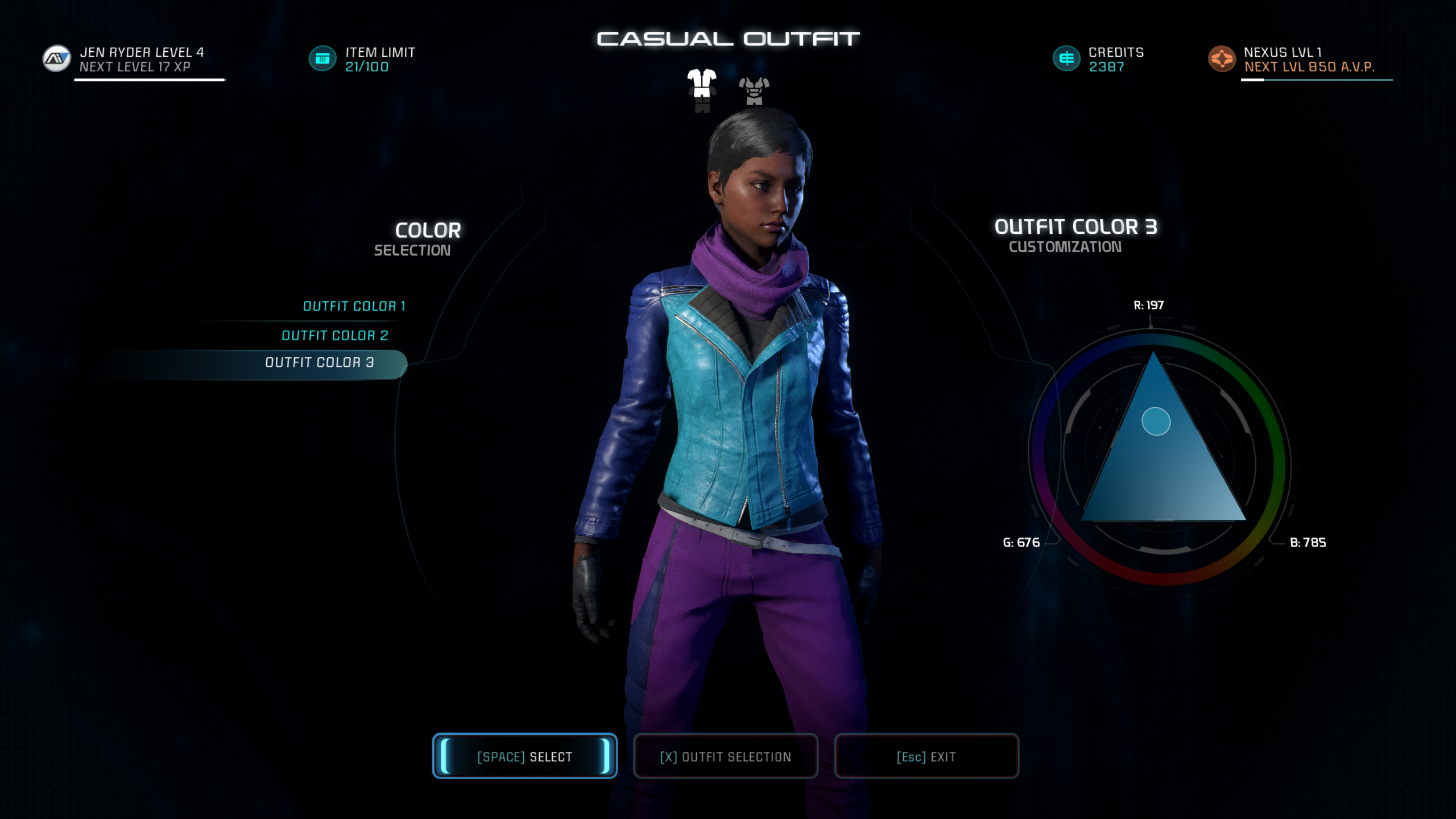Click the circular picker inside color triangle
The height and width of the screenshot is (819, 1456).
tap(1156, 421)
